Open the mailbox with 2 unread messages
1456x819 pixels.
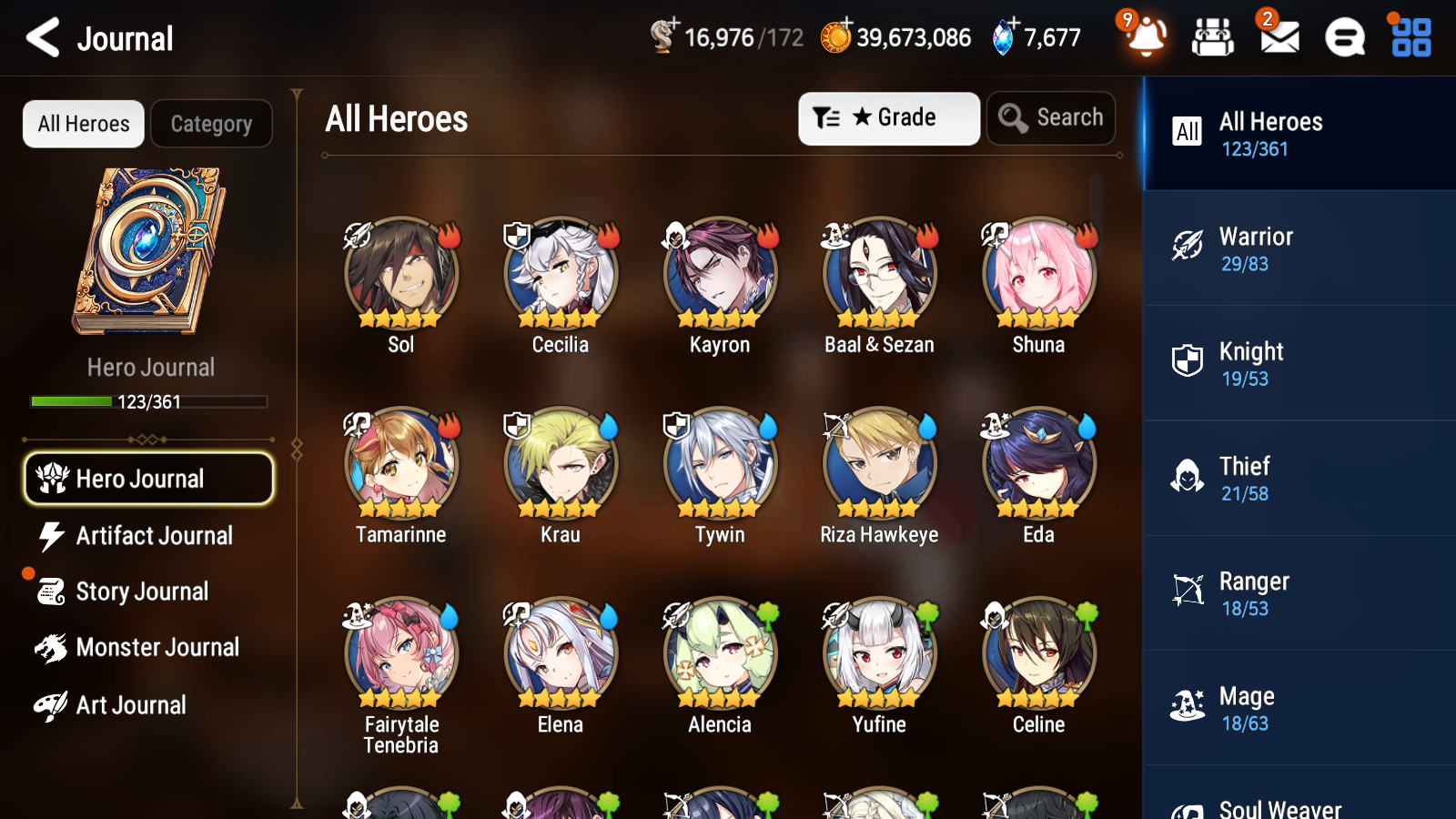(1278, 37)
